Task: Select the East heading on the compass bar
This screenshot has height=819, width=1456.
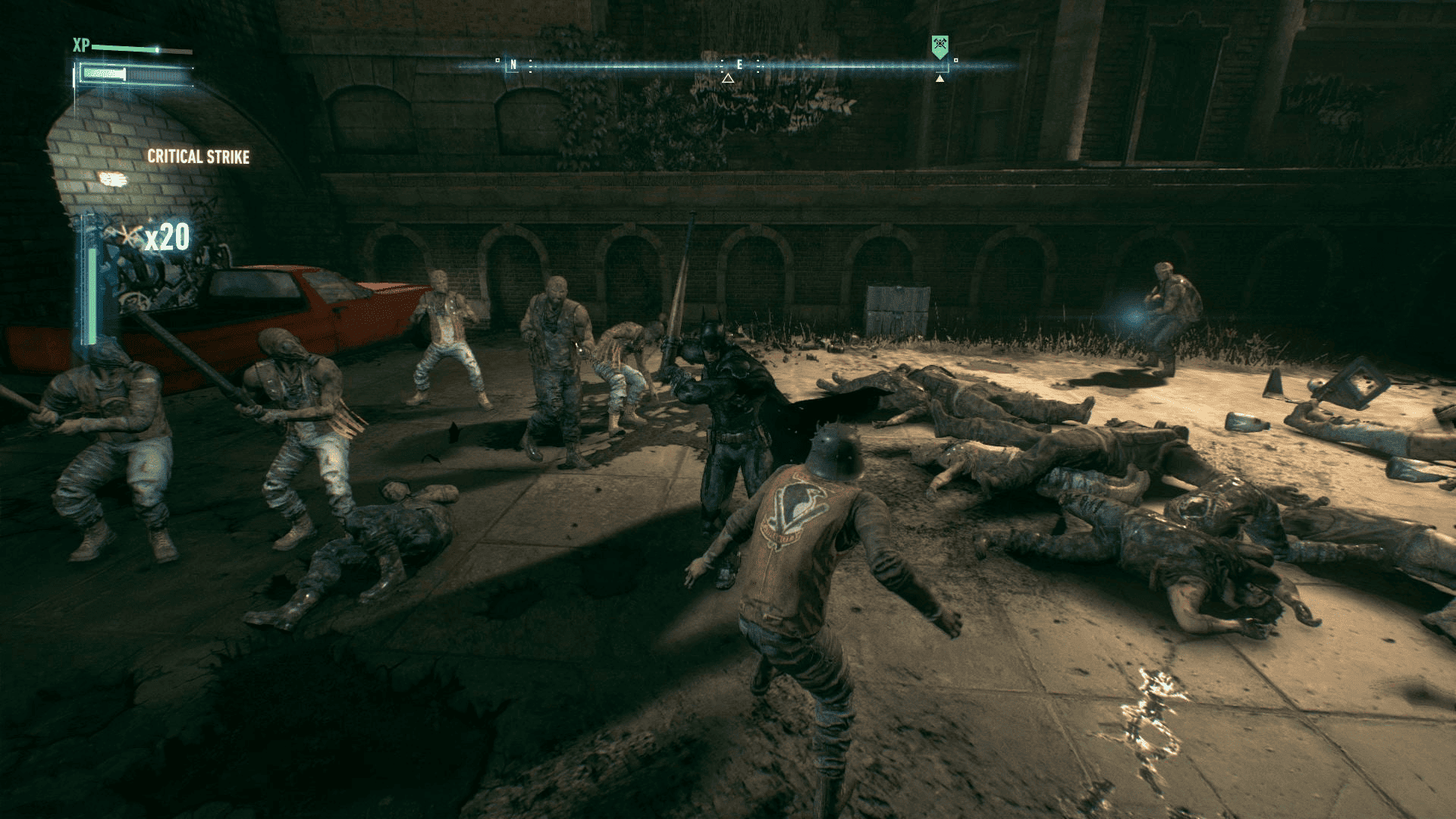Action: (x=739, y=65)
